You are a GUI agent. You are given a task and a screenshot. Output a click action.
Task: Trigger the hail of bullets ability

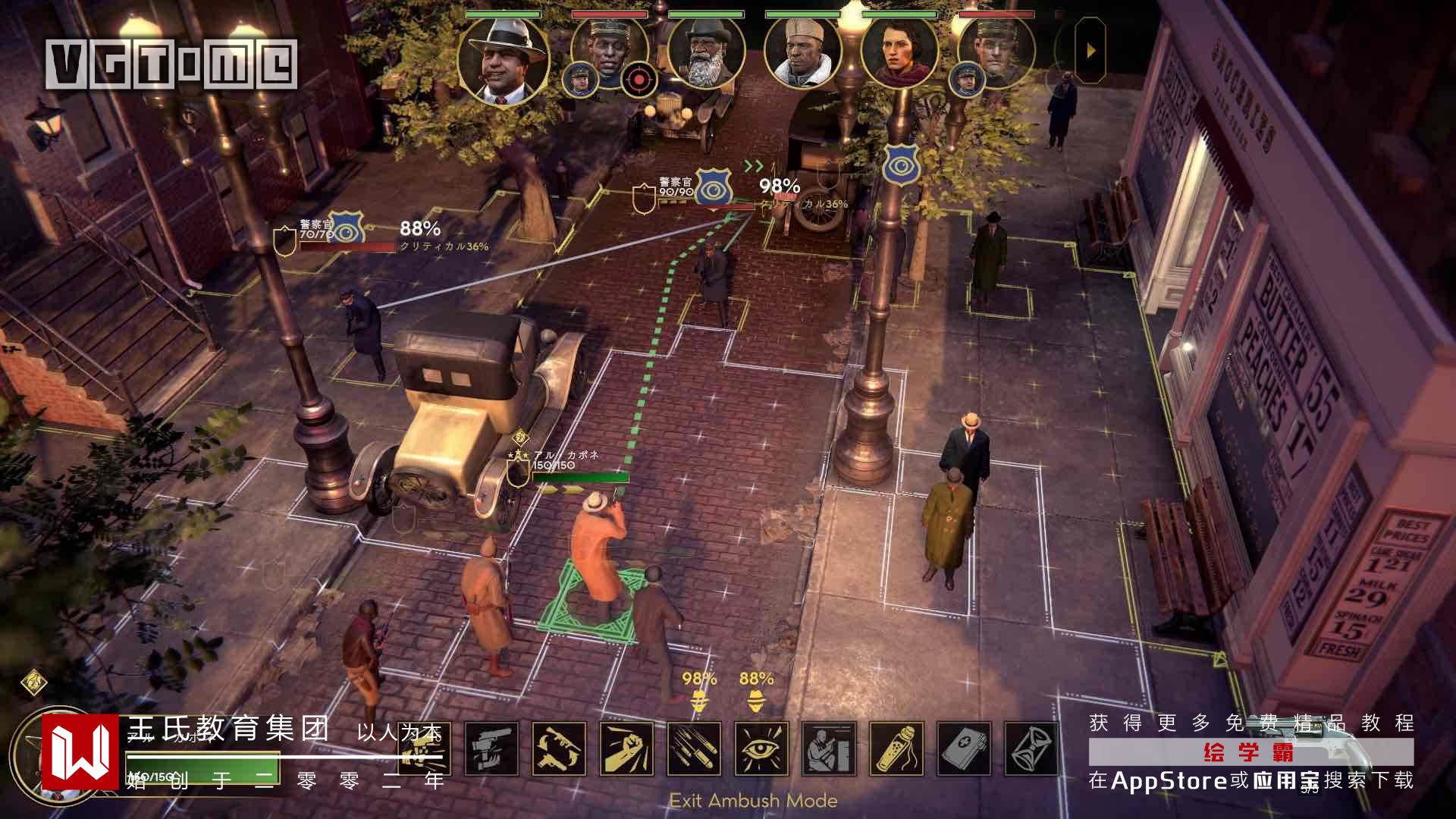pos(694,749)
